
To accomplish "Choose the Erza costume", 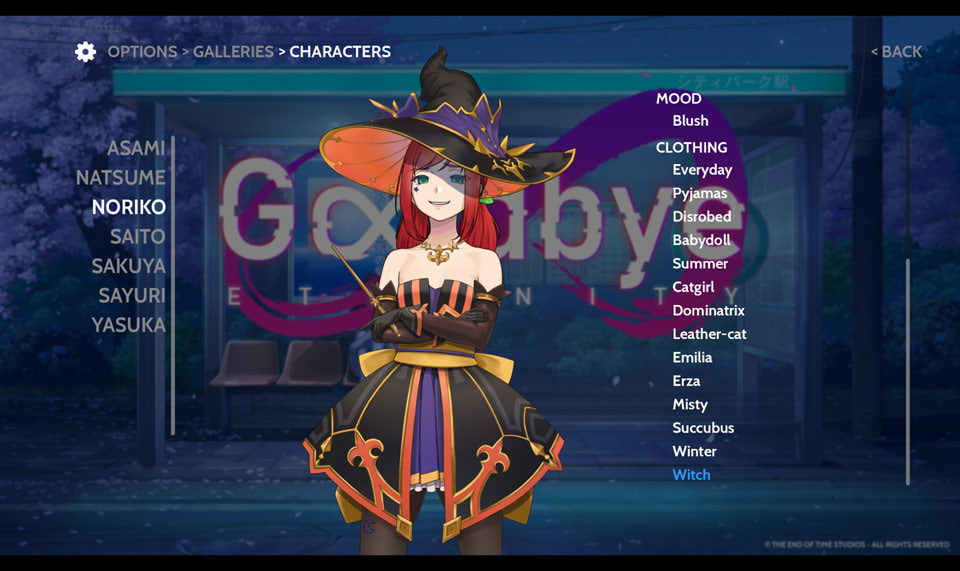I will pos(686,381).
